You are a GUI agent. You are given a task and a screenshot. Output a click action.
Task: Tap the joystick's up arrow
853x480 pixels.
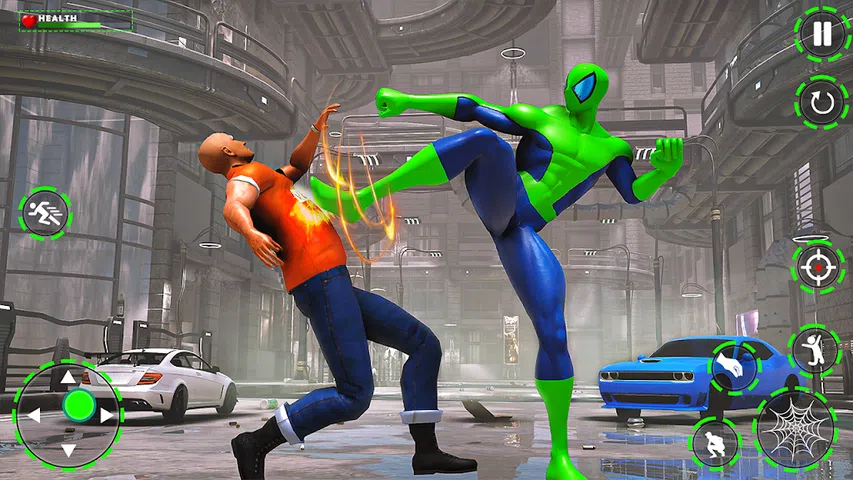[x=68, y=378]
